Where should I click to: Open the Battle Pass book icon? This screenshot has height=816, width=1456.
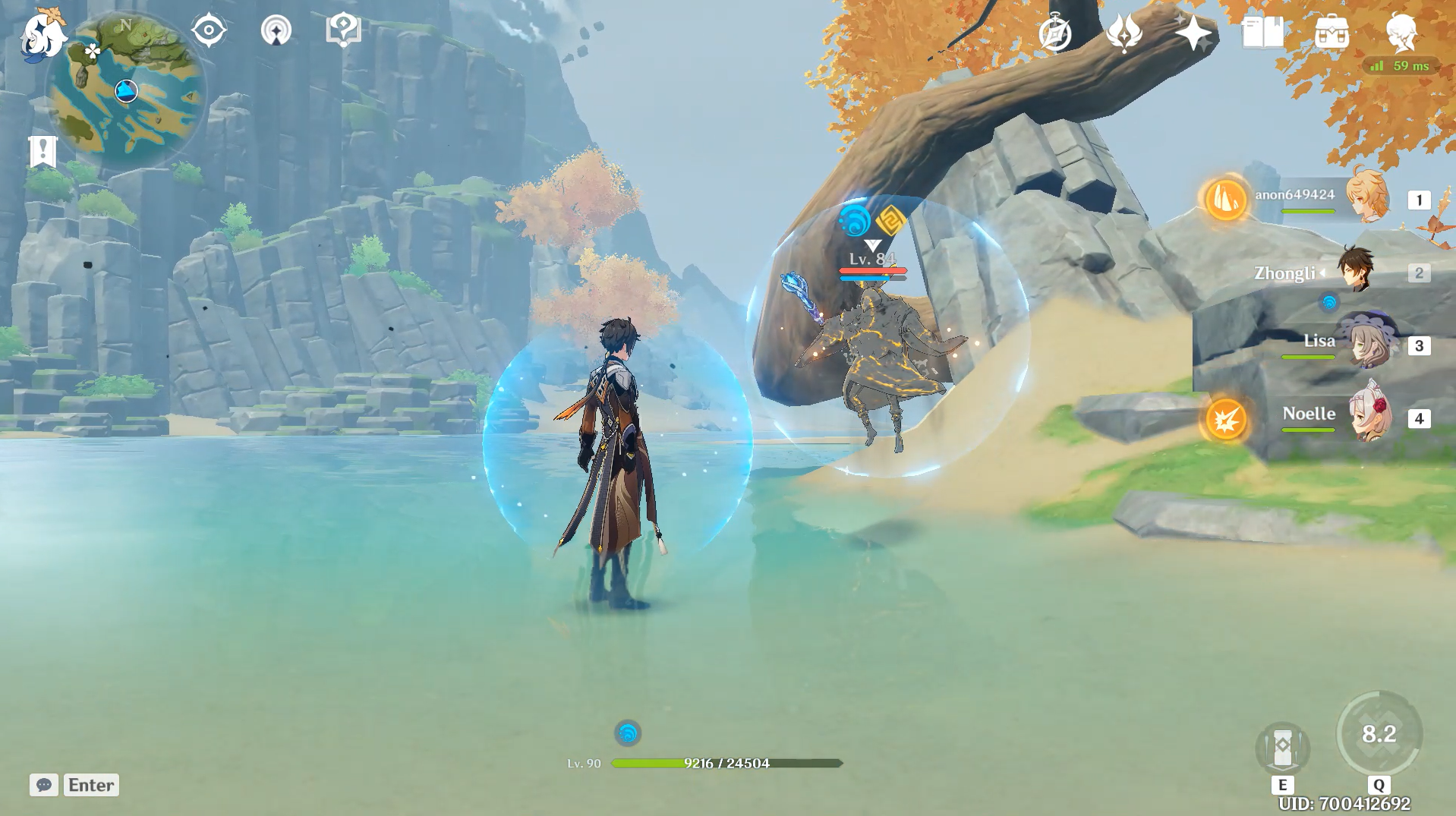1262,33
